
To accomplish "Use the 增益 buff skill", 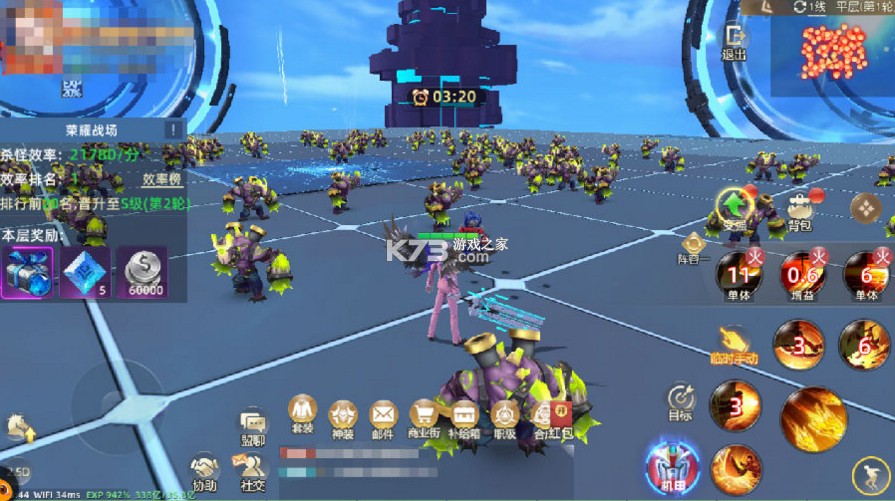I will coord(800,273).
